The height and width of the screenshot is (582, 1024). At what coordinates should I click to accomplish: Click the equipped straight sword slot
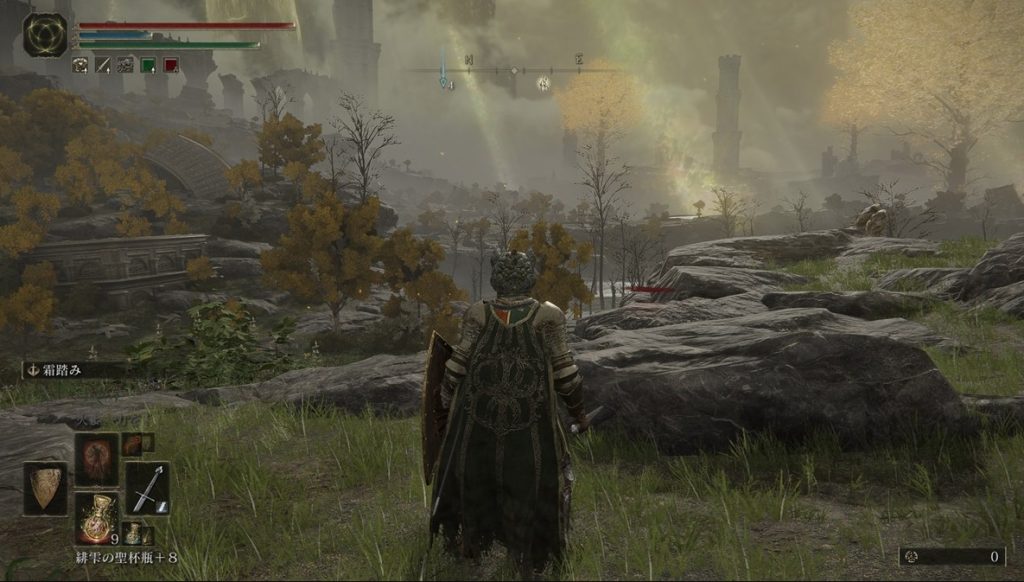point(147,488)
